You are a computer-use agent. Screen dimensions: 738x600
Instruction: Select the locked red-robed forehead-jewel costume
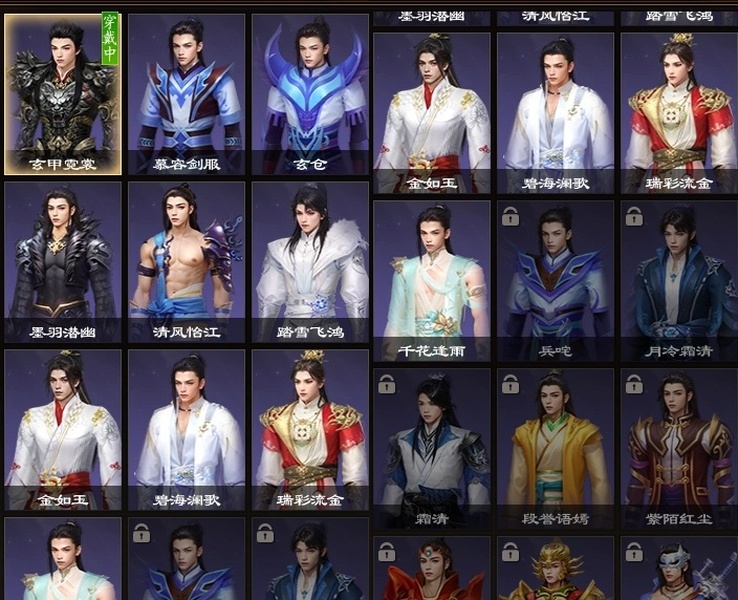coord(432,570)
